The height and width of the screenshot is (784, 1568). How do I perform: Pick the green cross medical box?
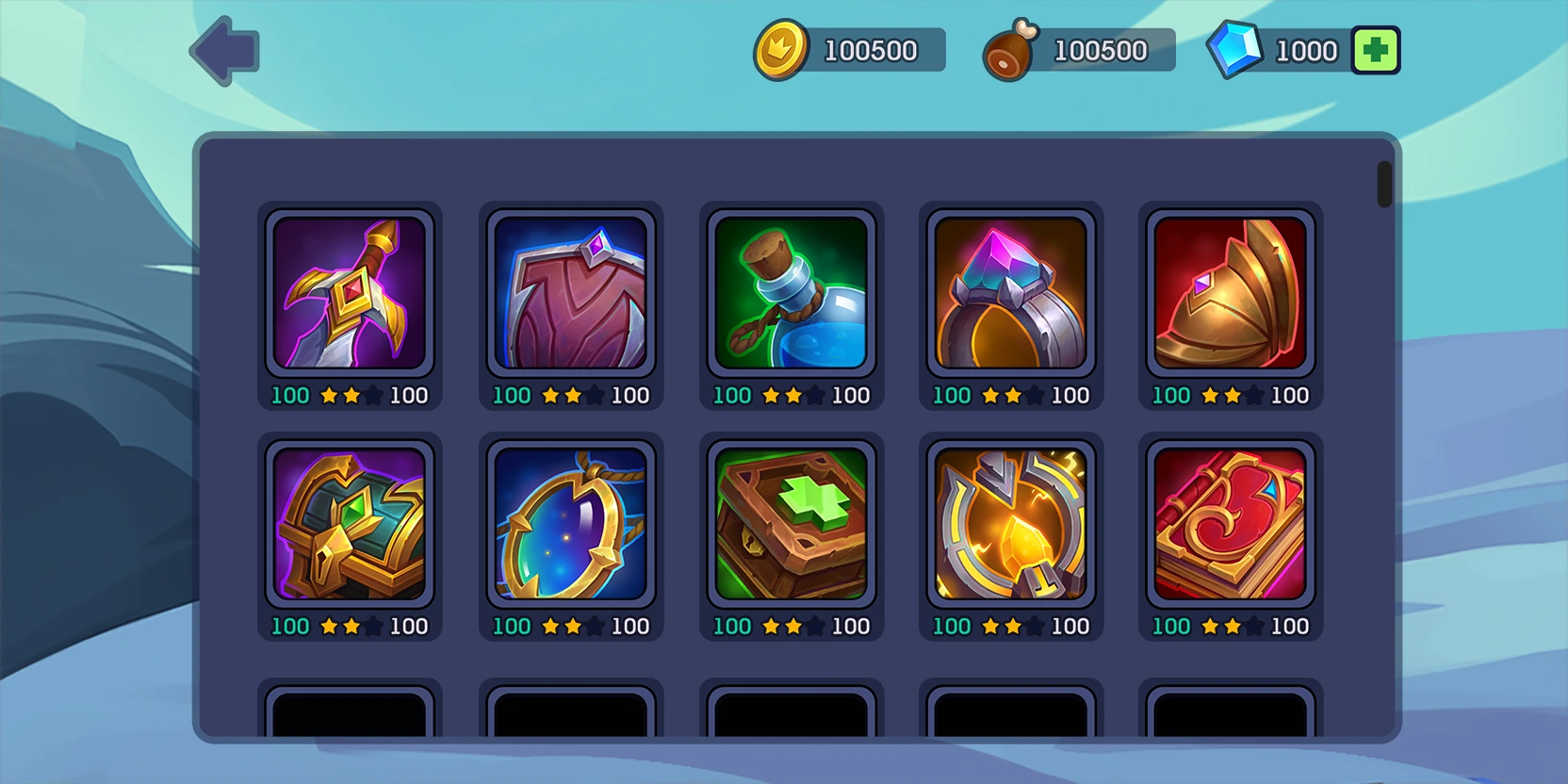tap(791, 524)
